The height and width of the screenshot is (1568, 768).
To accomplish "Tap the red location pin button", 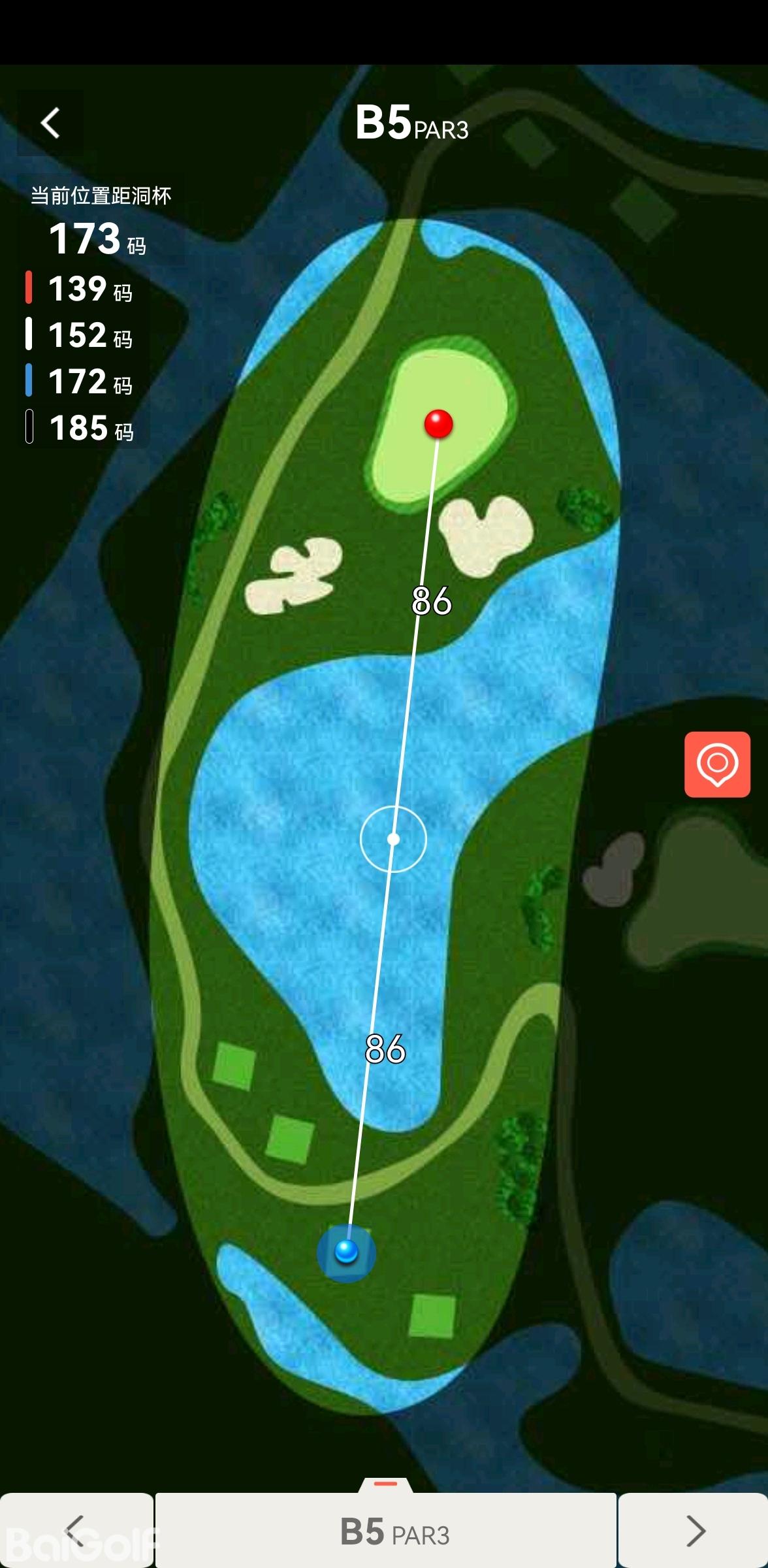I will pyautogui.click(x=717, y=764).
